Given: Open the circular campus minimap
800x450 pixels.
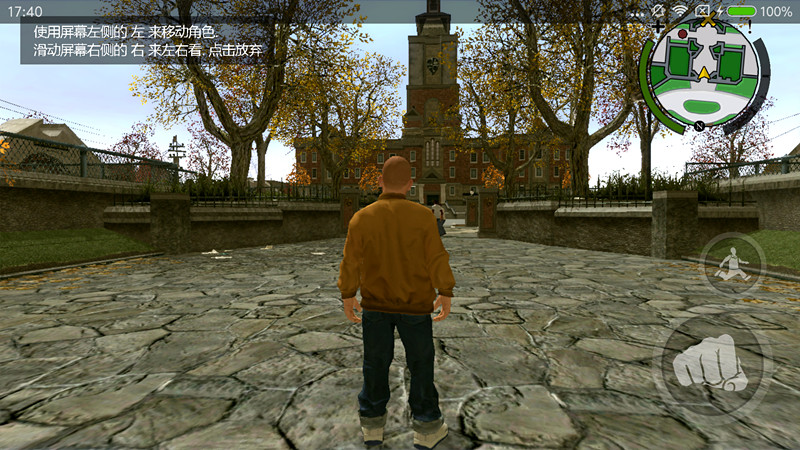Looking at the screenshot, I should tap(704, 74).
